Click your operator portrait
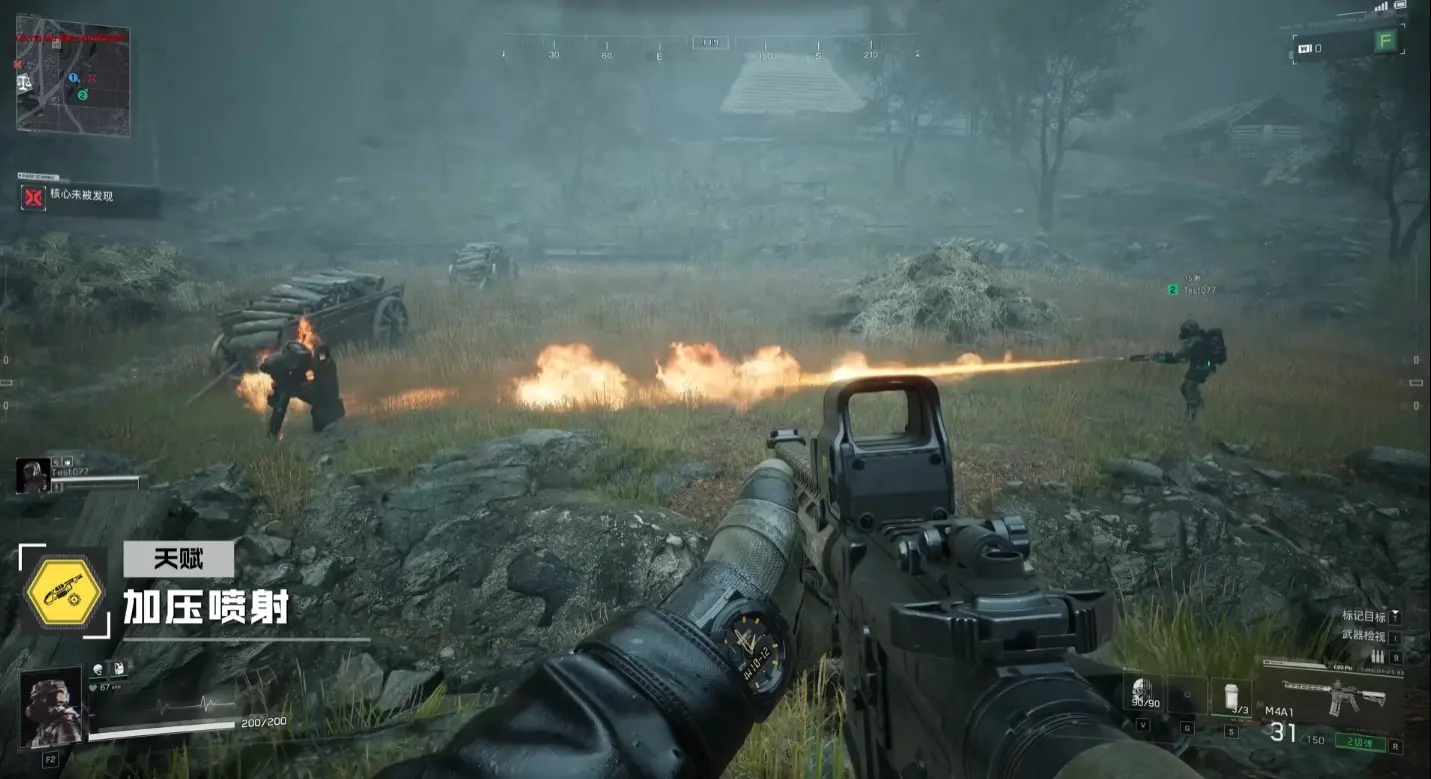Image resolution: width=1431 pixels, height=779 pixels. coord(50,708)
